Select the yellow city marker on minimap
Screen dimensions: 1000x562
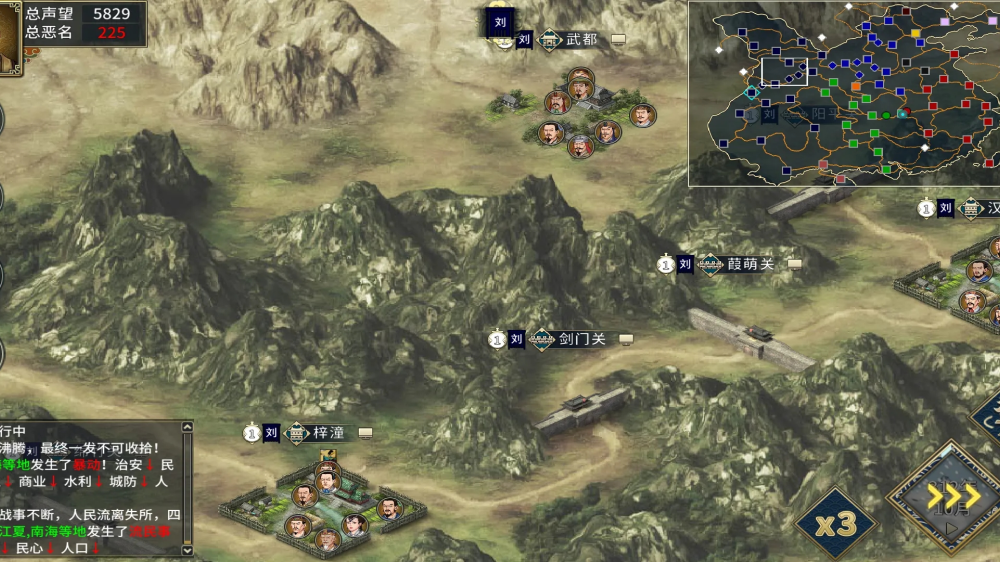915,33
